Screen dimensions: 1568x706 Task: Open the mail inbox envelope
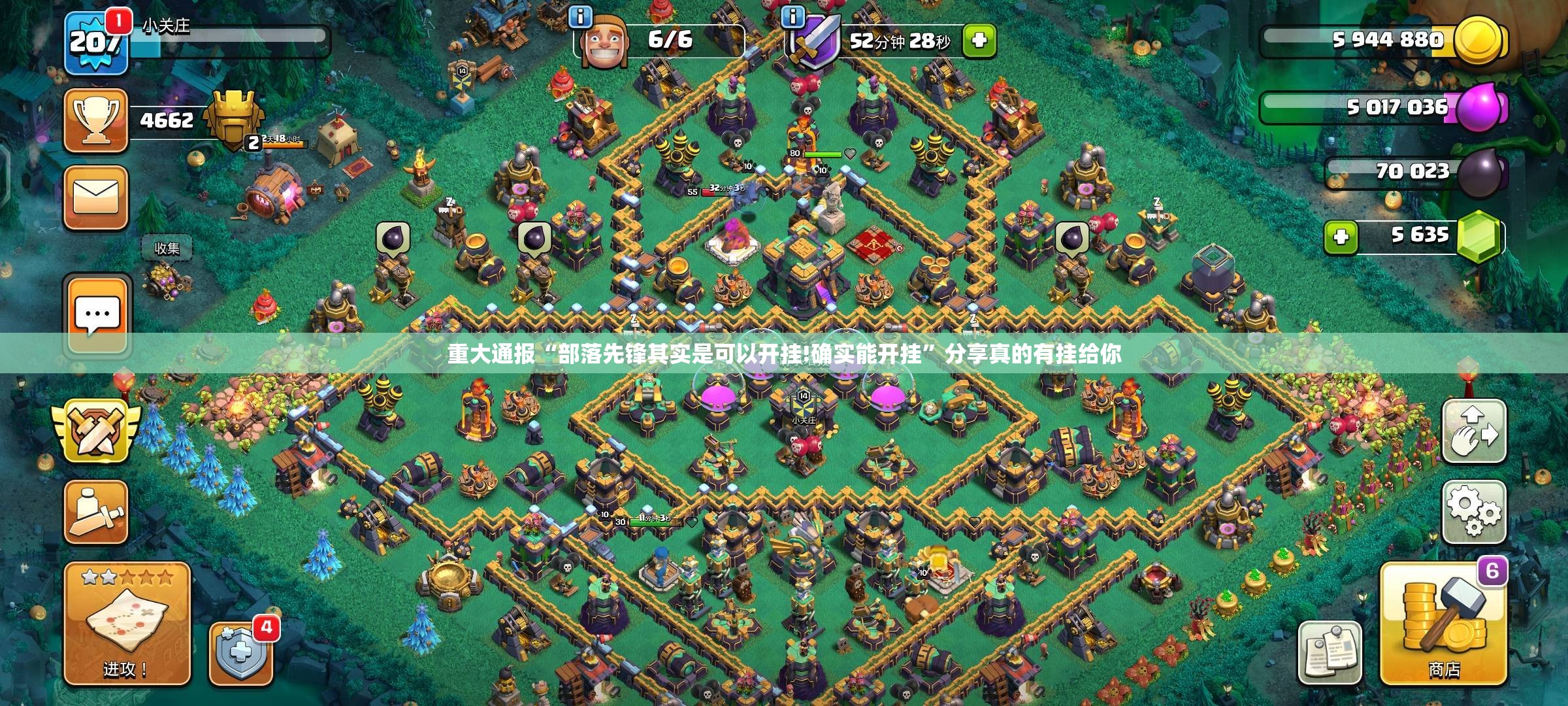coord(96,197)
